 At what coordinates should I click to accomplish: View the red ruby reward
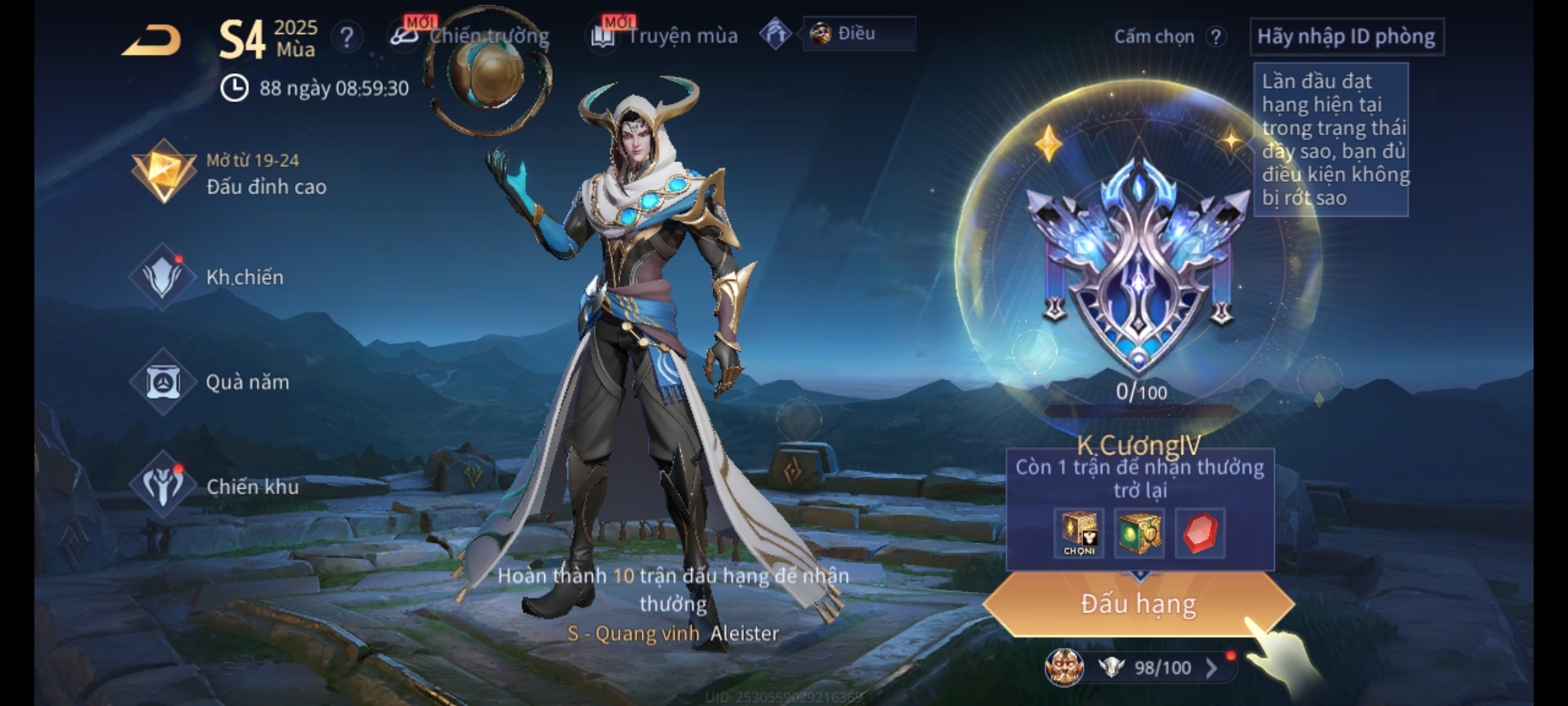[1200, 533]
